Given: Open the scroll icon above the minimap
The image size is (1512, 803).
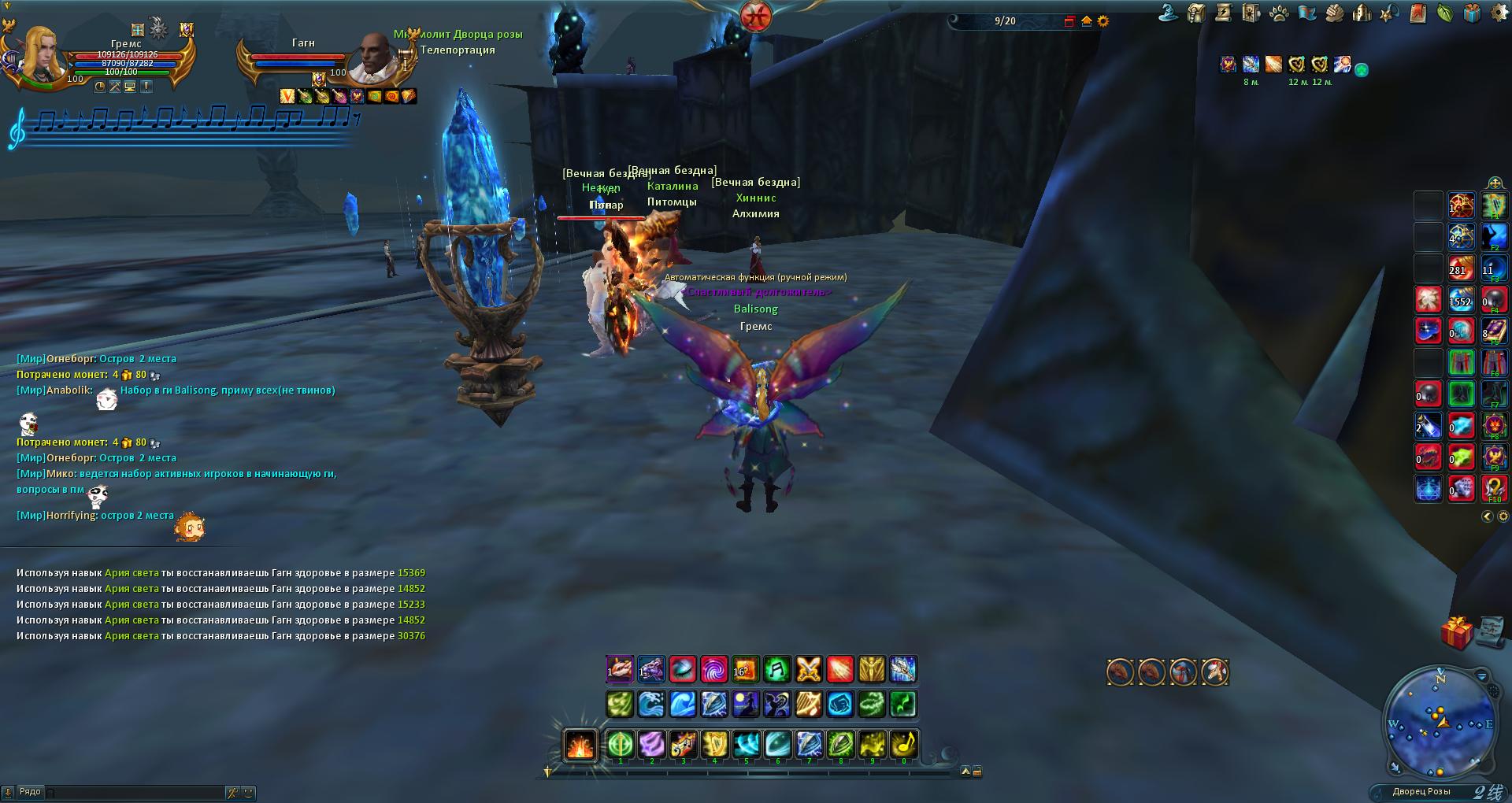Looking at the screenshot, I should point(1488,629).
